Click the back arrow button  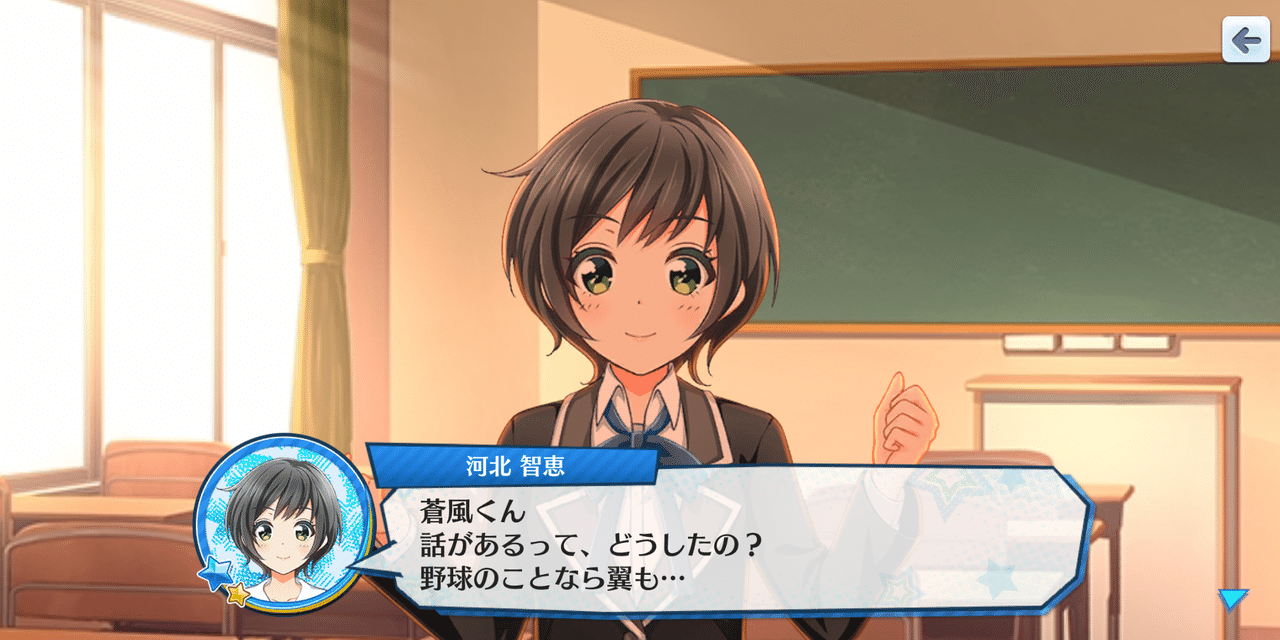(x=1245, y=40)
